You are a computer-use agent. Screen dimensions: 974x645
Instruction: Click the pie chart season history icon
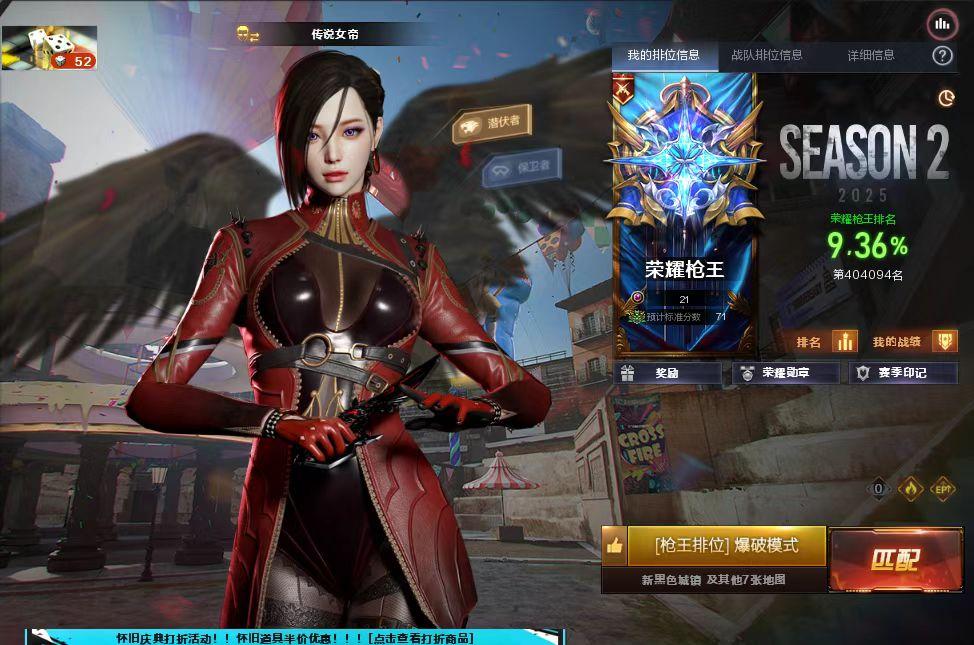(x=946, y=98)
